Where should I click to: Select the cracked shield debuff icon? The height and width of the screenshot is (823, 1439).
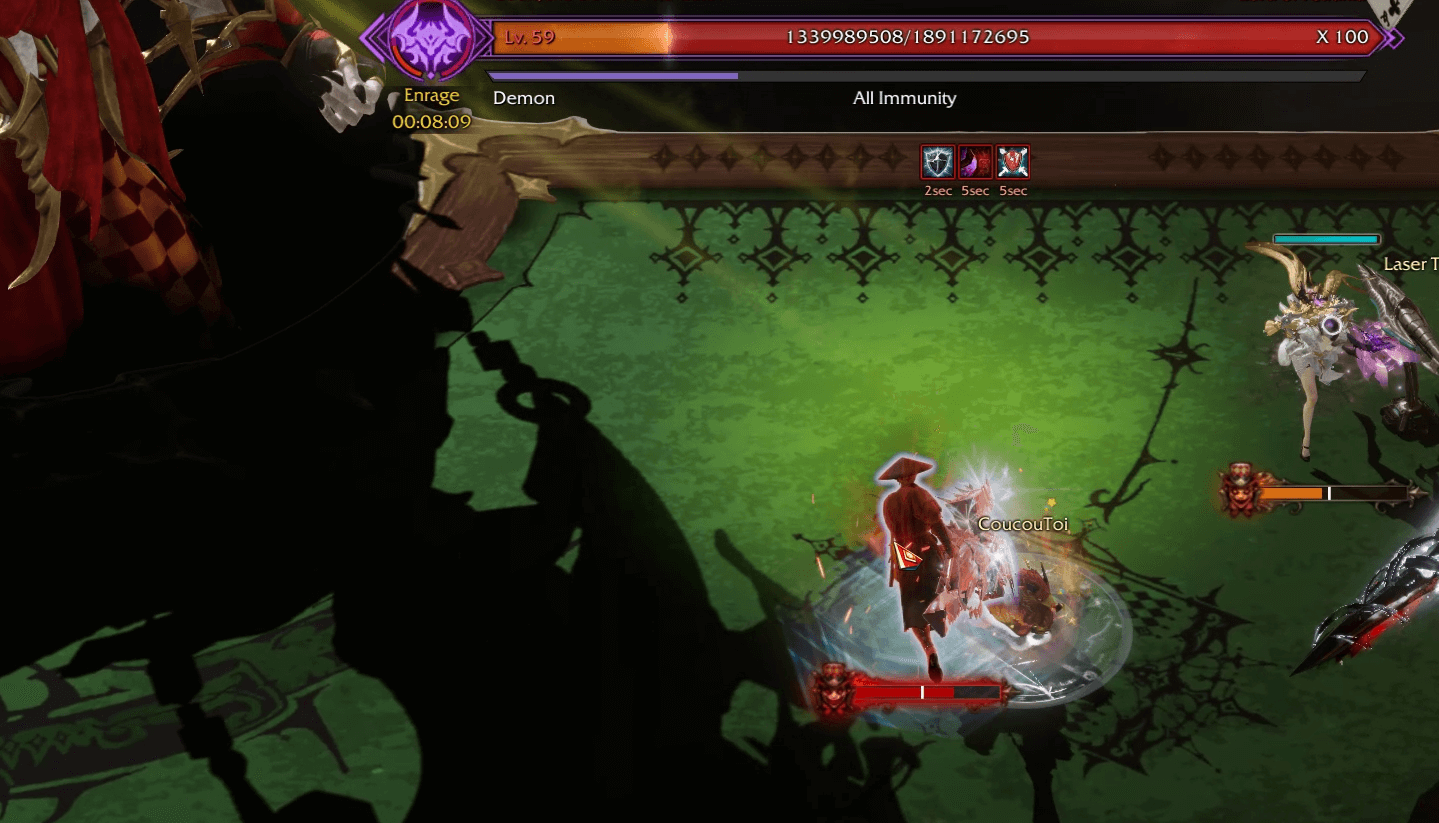938,162
